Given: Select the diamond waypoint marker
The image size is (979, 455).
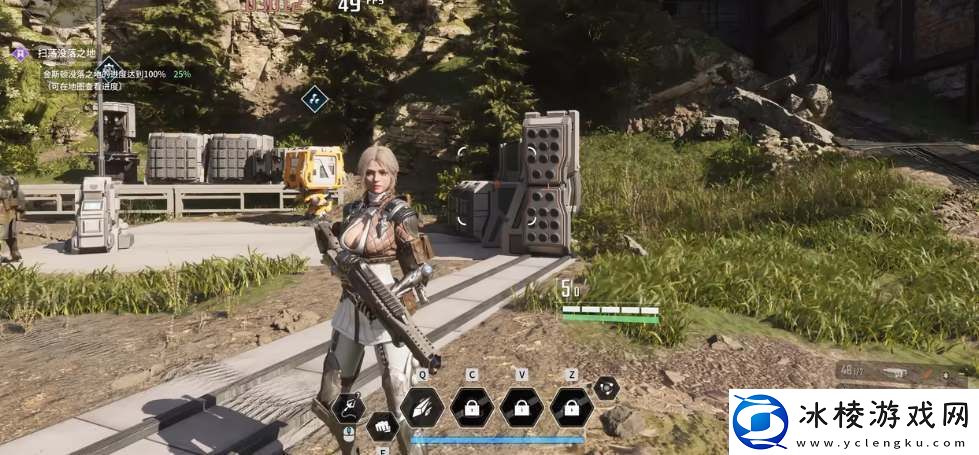Looking at the screenshot, I should click(316, 99).
